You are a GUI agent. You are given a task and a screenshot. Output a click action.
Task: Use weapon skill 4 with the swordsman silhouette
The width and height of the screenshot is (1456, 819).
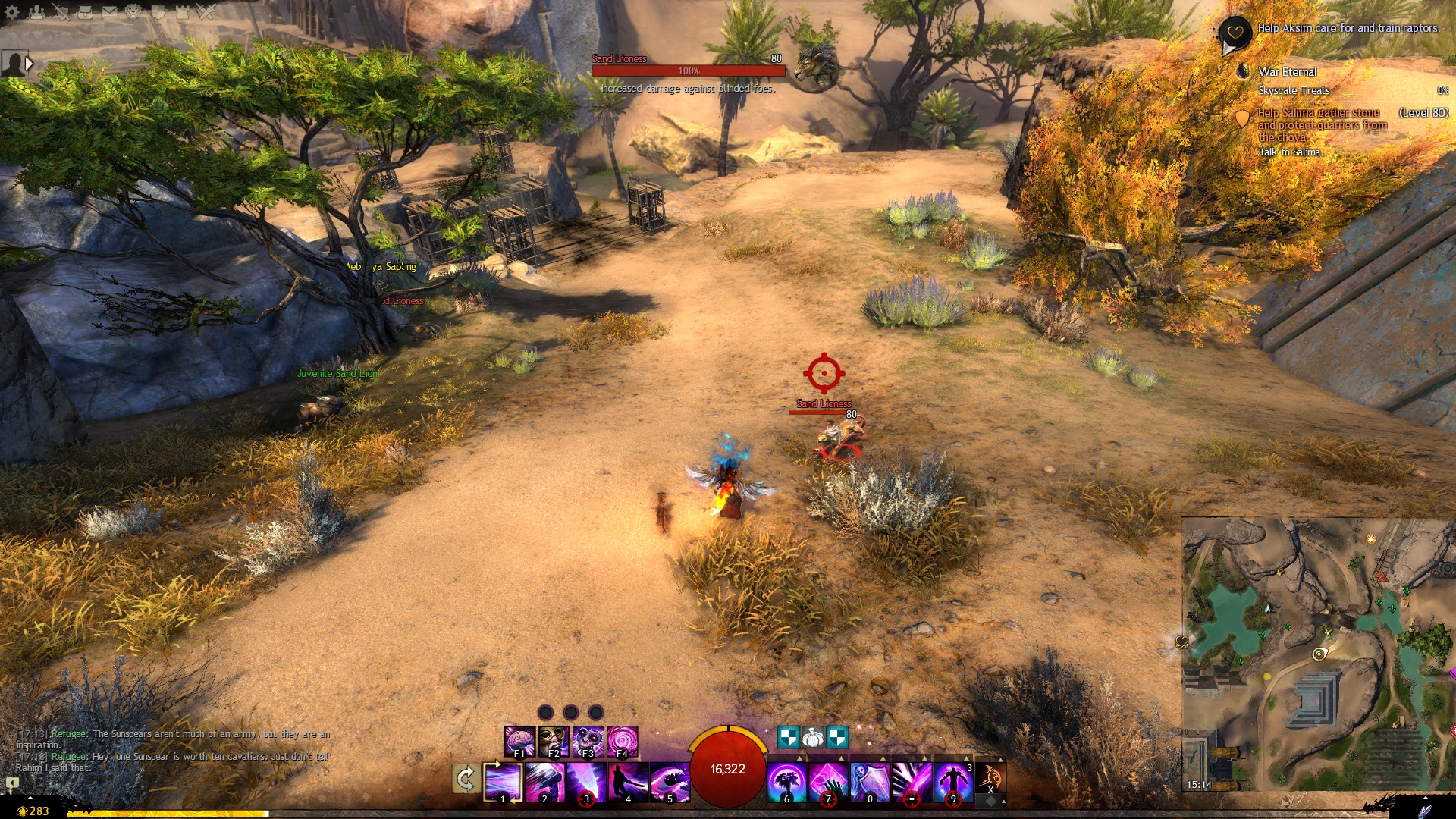628,782
